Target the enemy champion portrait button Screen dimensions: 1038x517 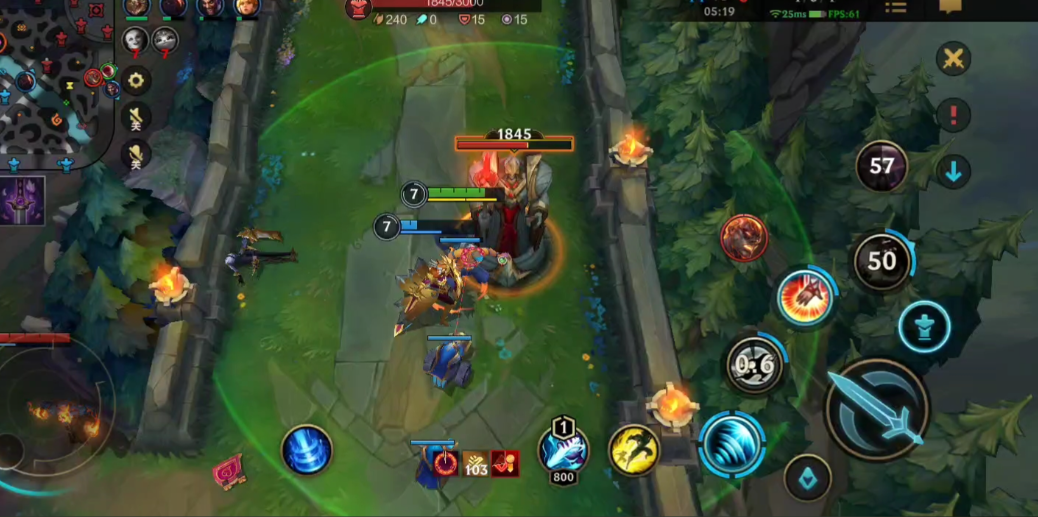[744, 239]
